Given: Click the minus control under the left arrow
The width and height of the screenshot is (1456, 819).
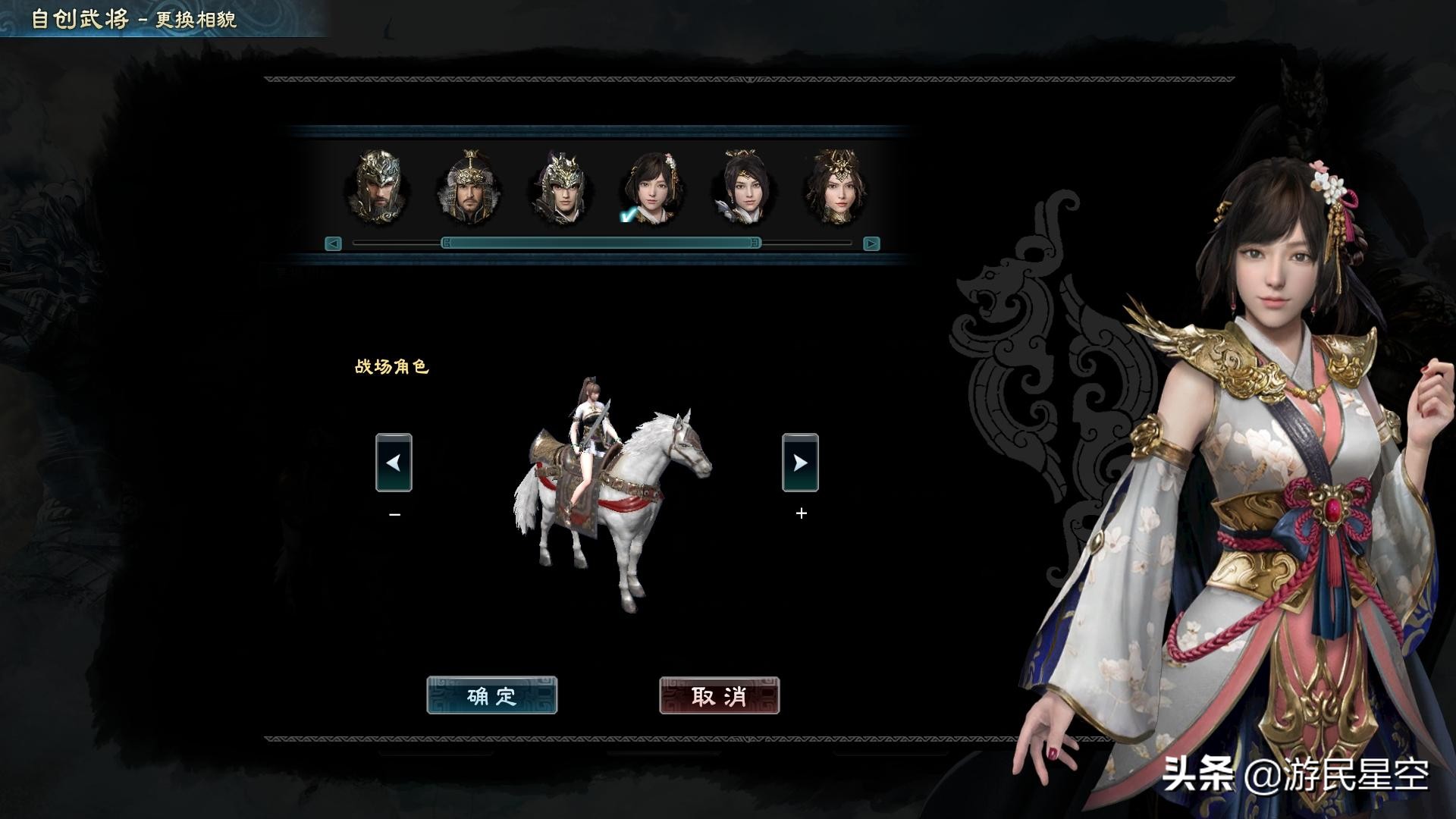Looking at the screenshot, I should (x=393, y=513).
